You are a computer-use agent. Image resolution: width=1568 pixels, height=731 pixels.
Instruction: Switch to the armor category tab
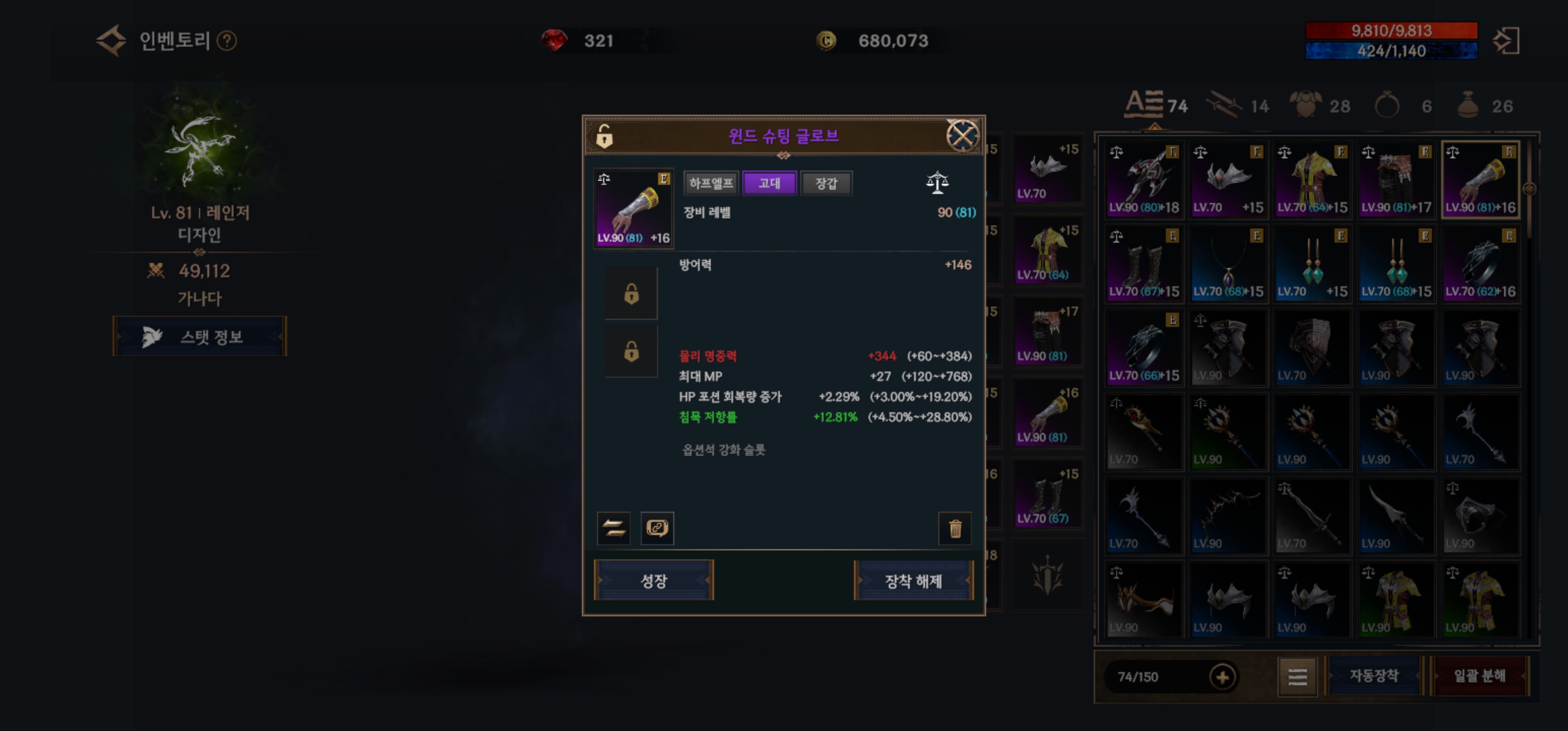pyautogui.click(x=1306, y=106)
